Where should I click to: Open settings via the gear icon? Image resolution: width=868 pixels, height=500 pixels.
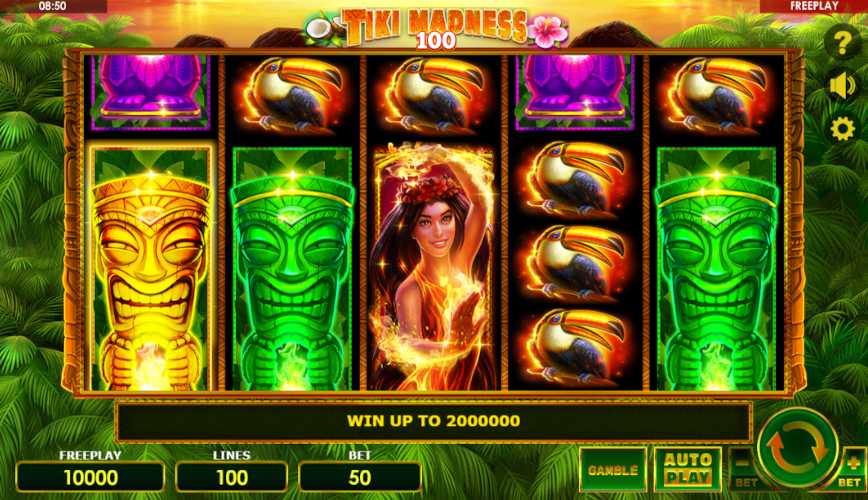843,128
